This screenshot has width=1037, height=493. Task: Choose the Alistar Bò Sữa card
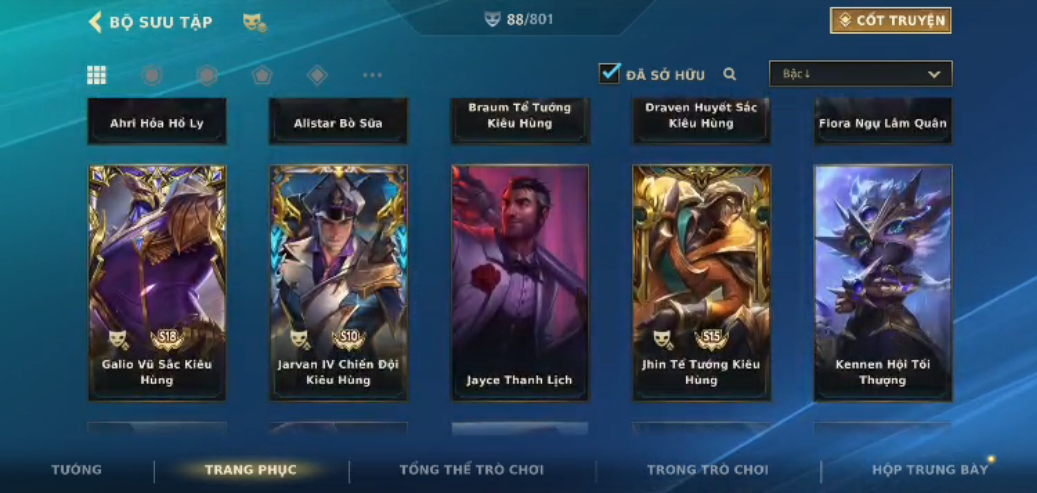pyautogui.click(x=338, y=122)
